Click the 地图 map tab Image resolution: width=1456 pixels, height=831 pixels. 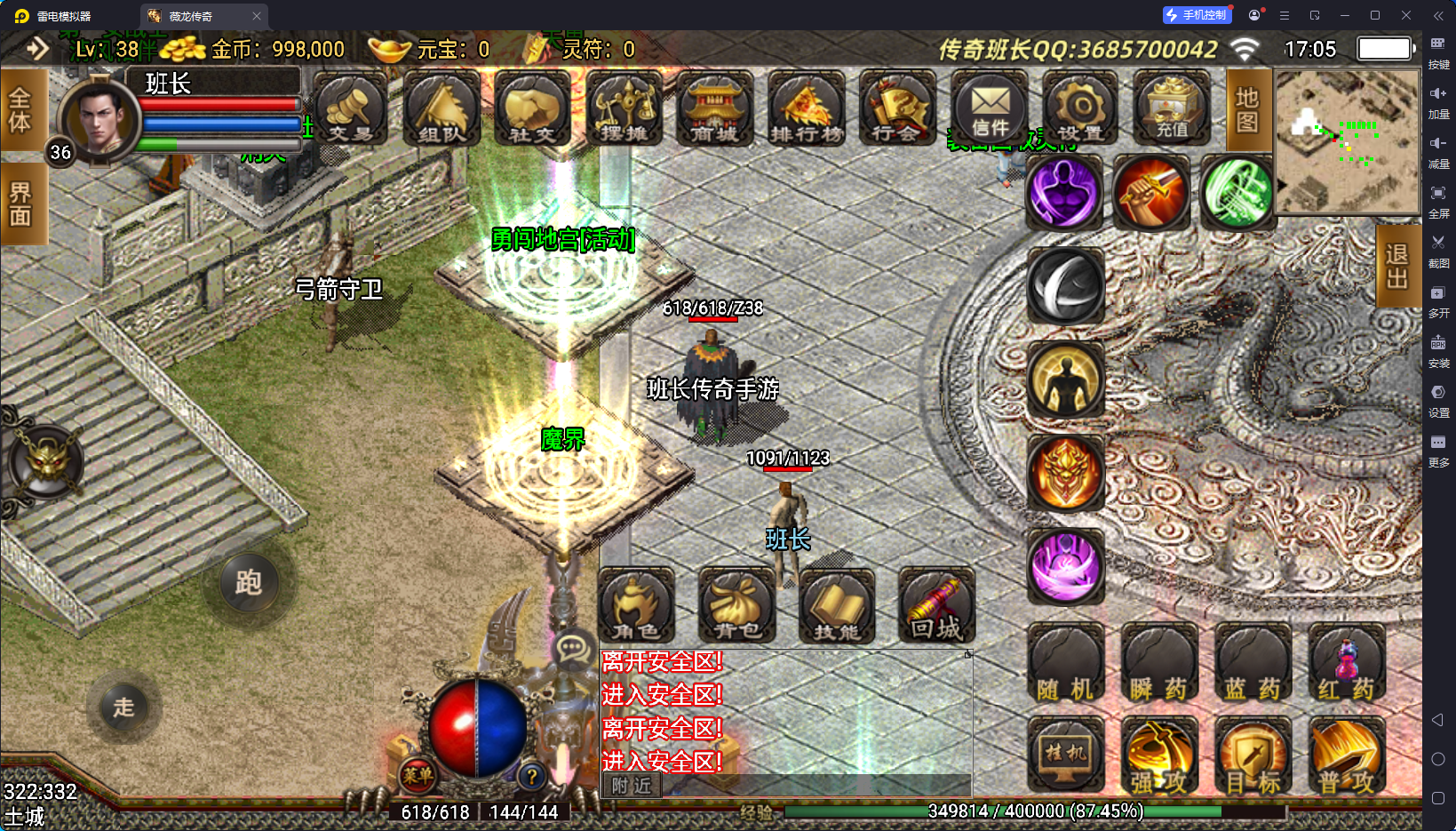click(x=1247, y=110)
